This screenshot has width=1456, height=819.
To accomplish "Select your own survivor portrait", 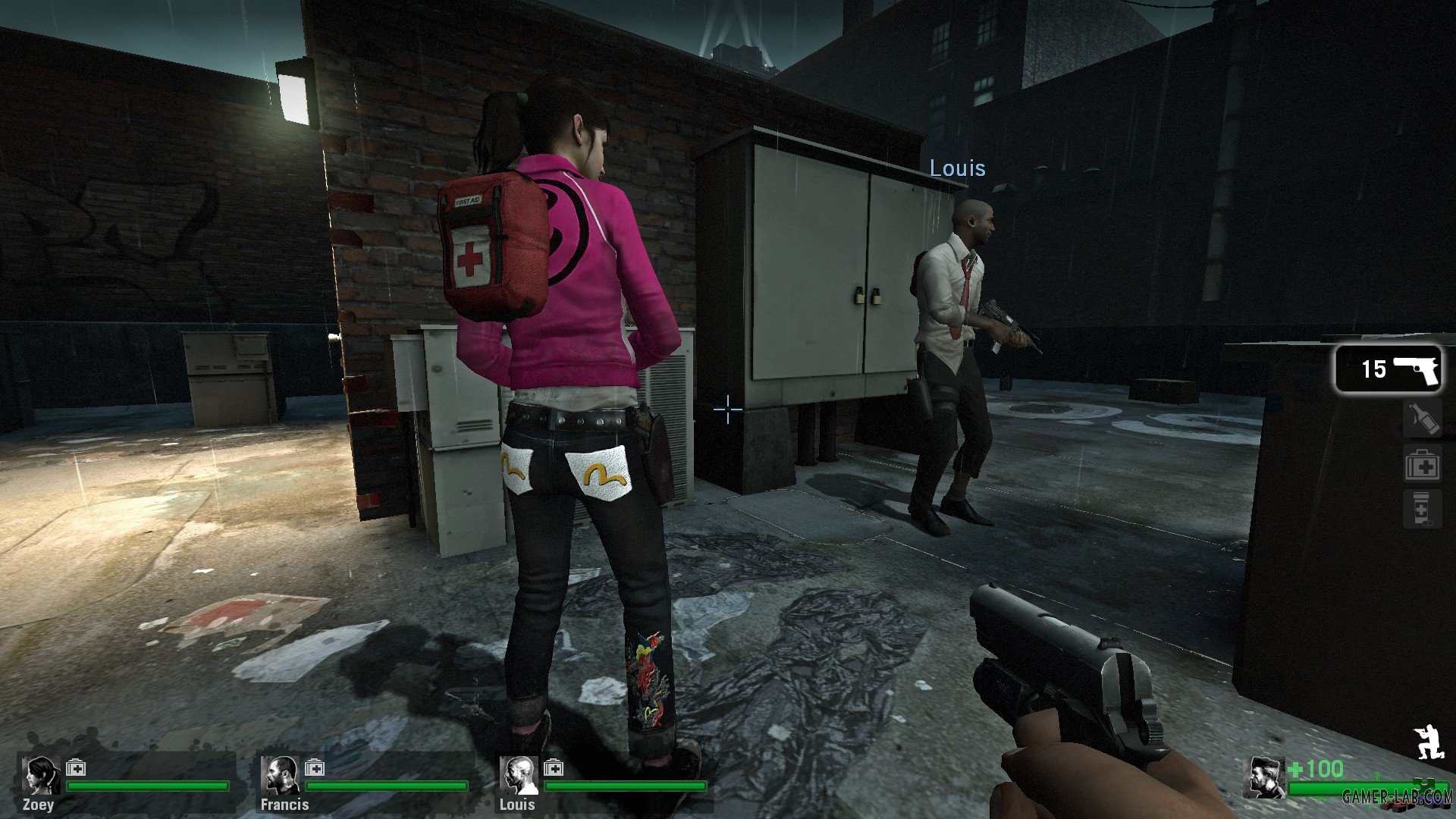I will point(1266,777).
